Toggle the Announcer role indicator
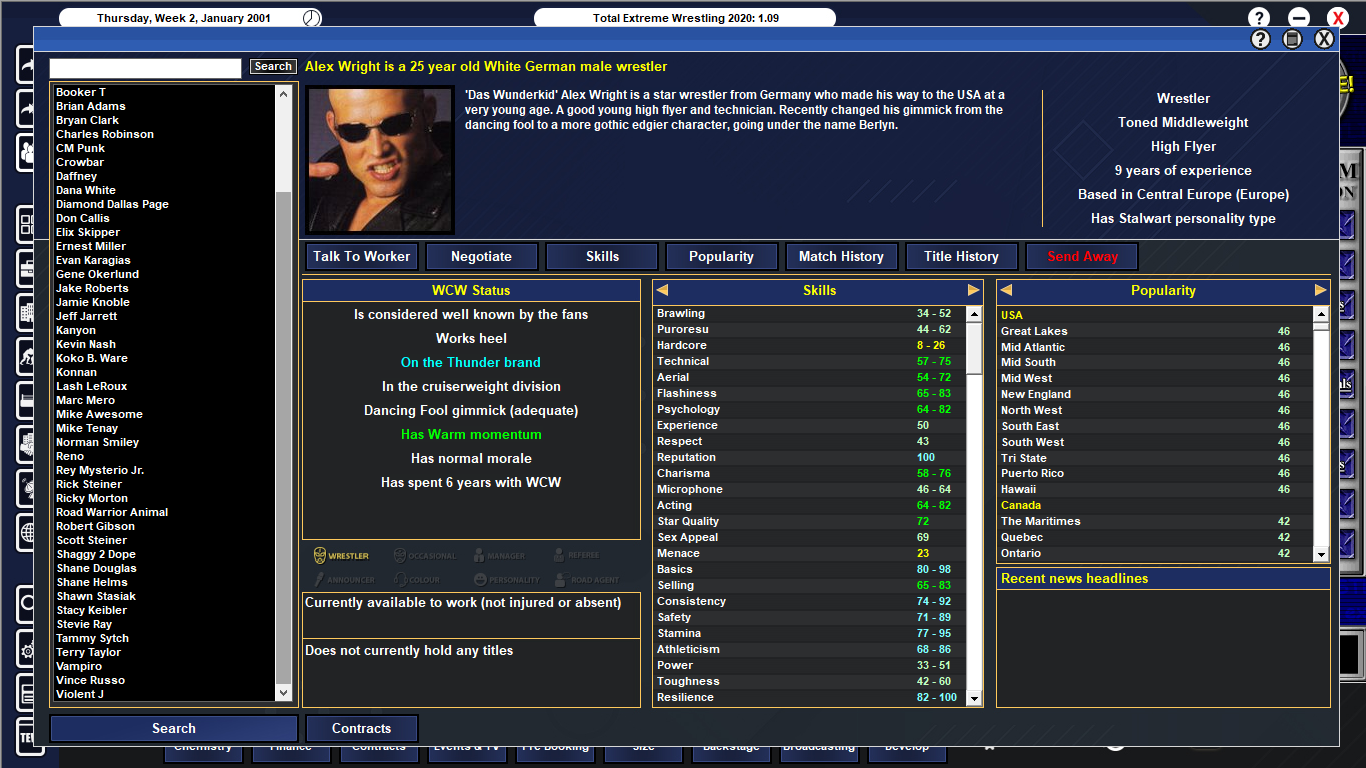Viewport: 1366px width, 768px height. [x=345, y=580]
